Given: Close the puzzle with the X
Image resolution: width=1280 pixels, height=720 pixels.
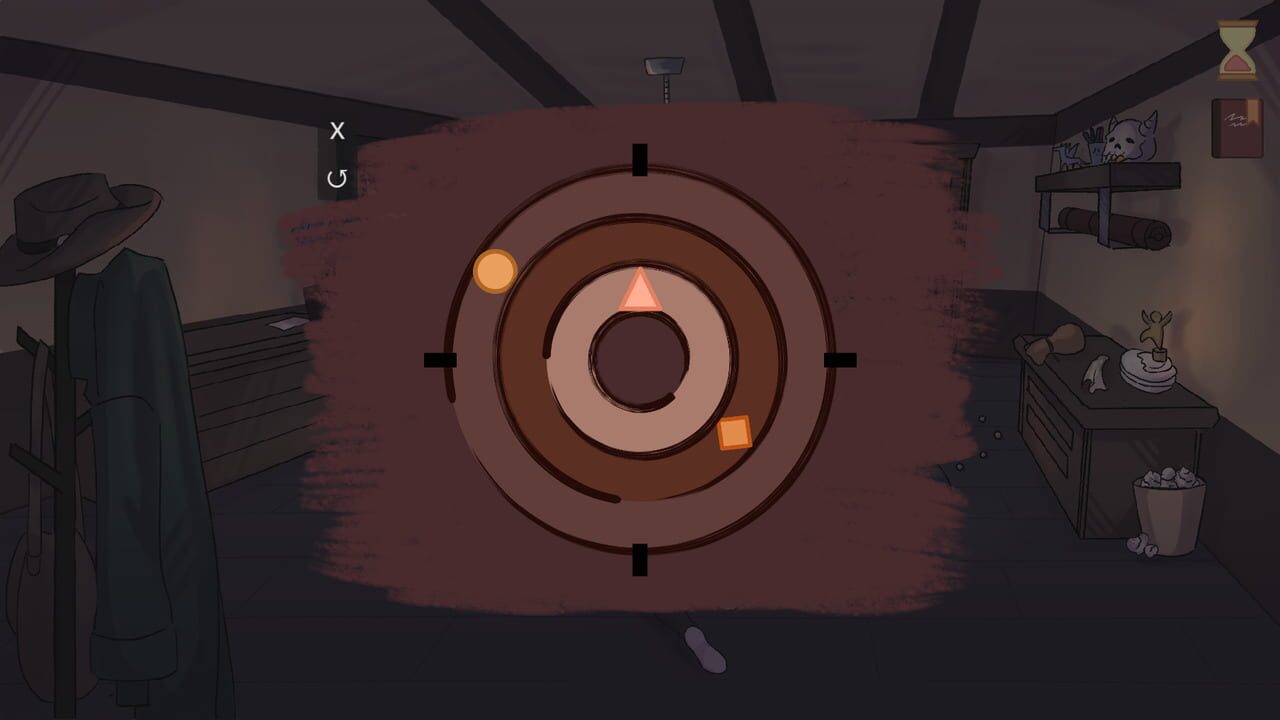Looking at the screenshot, I should pyautogui.click(x=337, y=130).
